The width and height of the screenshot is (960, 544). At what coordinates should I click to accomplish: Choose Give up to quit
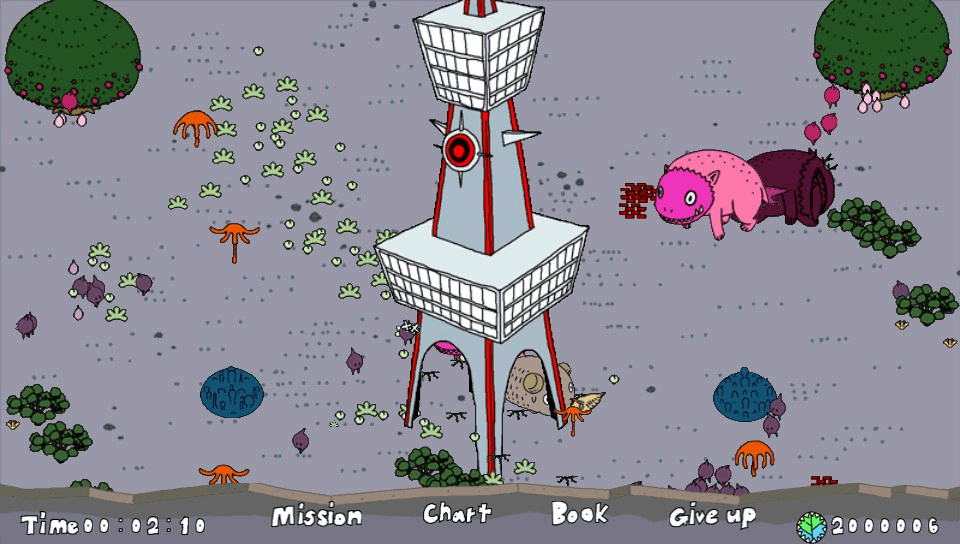[712, 516]
